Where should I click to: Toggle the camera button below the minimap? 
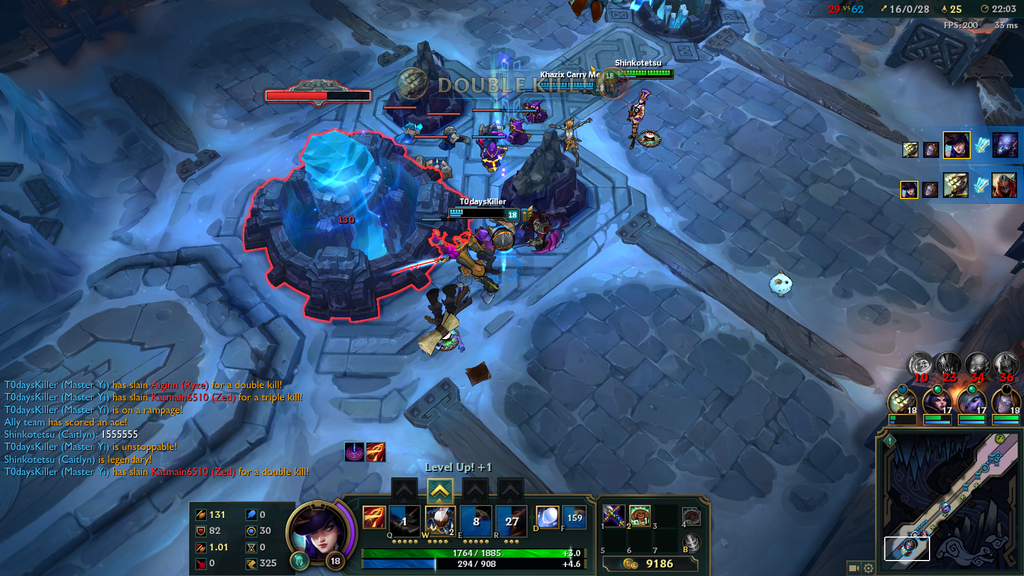(853, 568)
